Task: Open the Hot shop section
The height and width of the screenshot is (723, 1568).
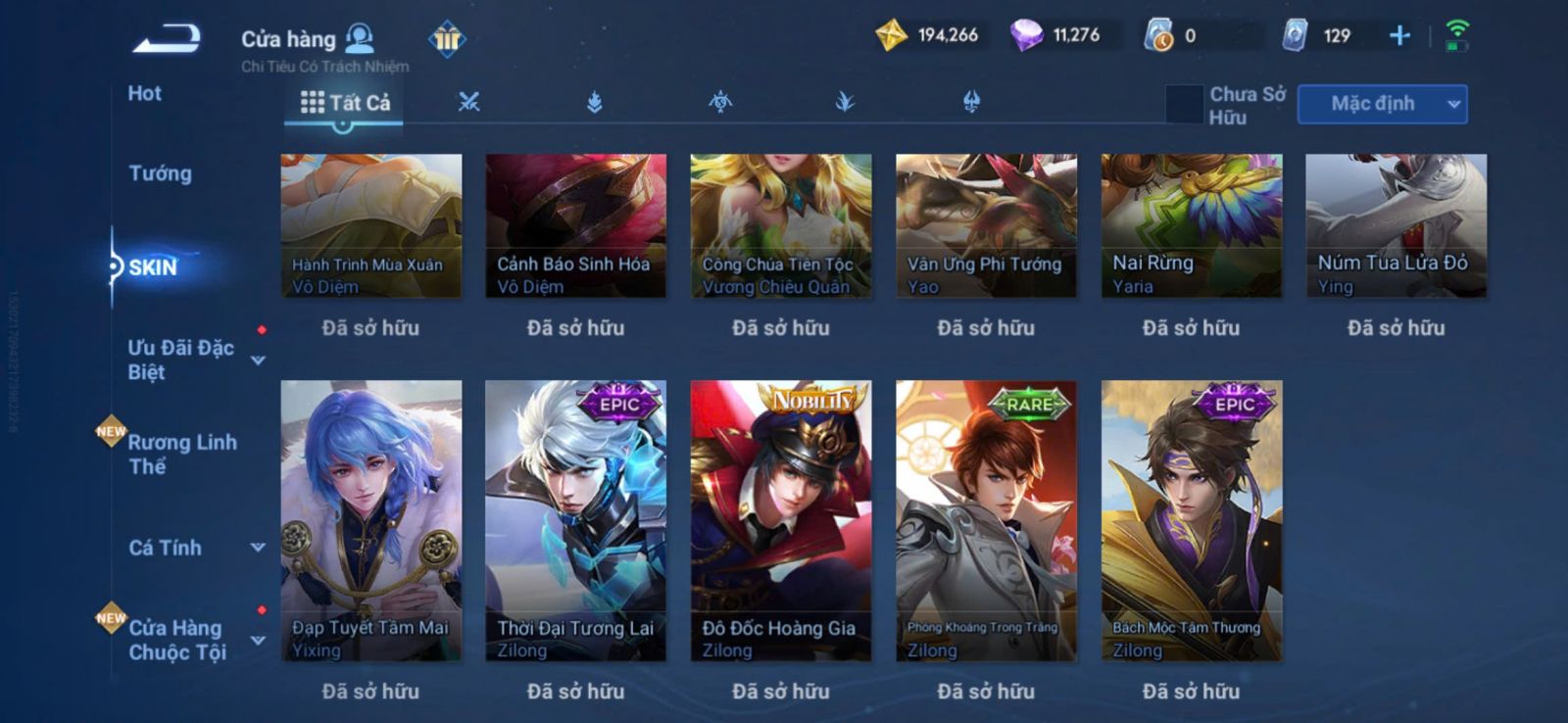Action: tap(144, 94)
